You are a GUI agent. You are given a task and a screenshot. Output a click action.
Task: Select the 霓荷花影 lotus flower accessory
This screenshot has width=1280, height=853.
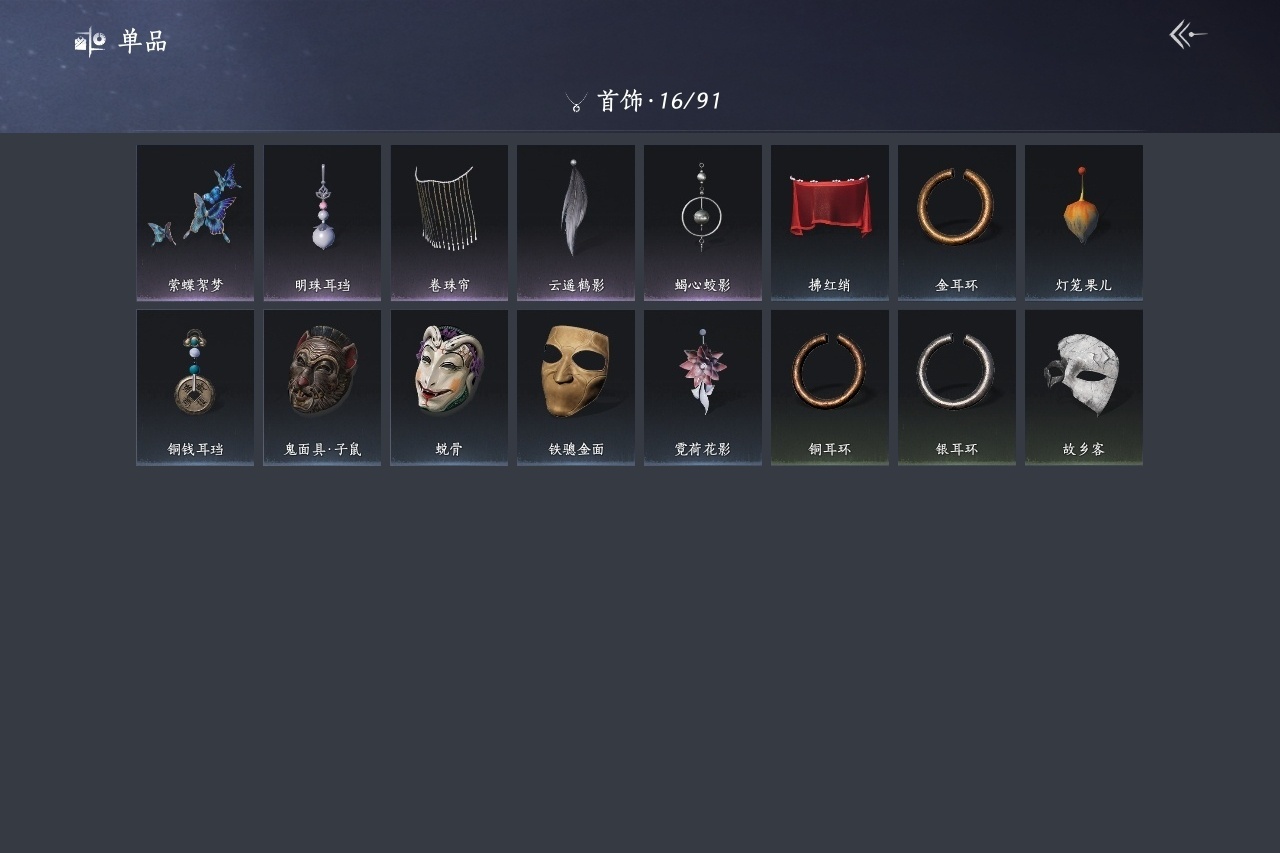(703, 387)
